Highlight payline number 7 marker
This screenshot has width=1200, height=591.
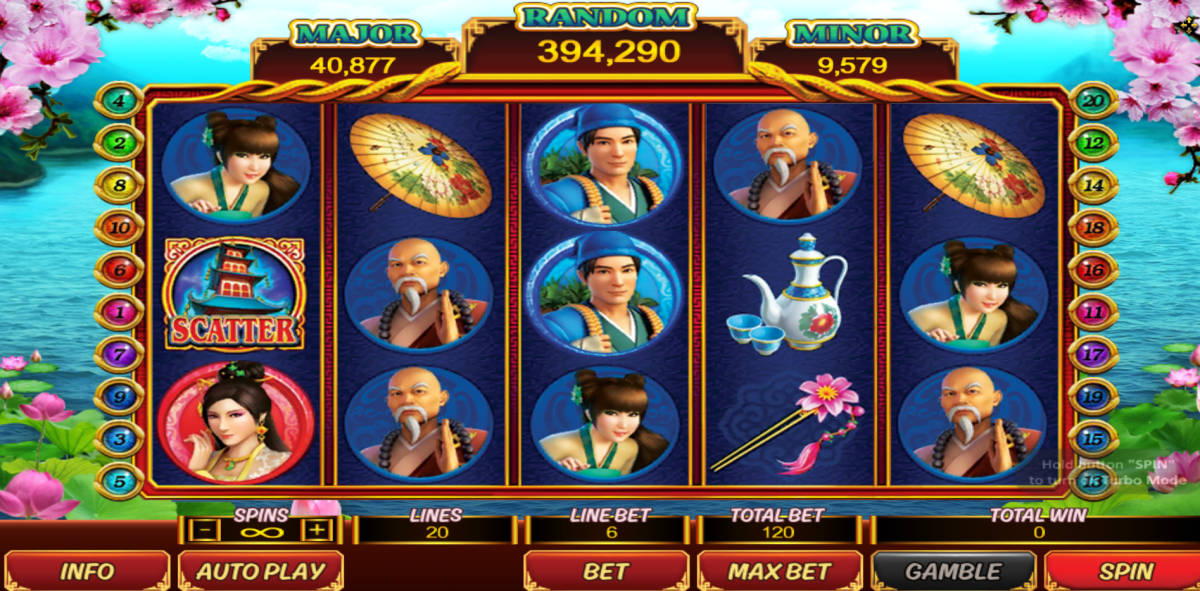pos(119,354)
